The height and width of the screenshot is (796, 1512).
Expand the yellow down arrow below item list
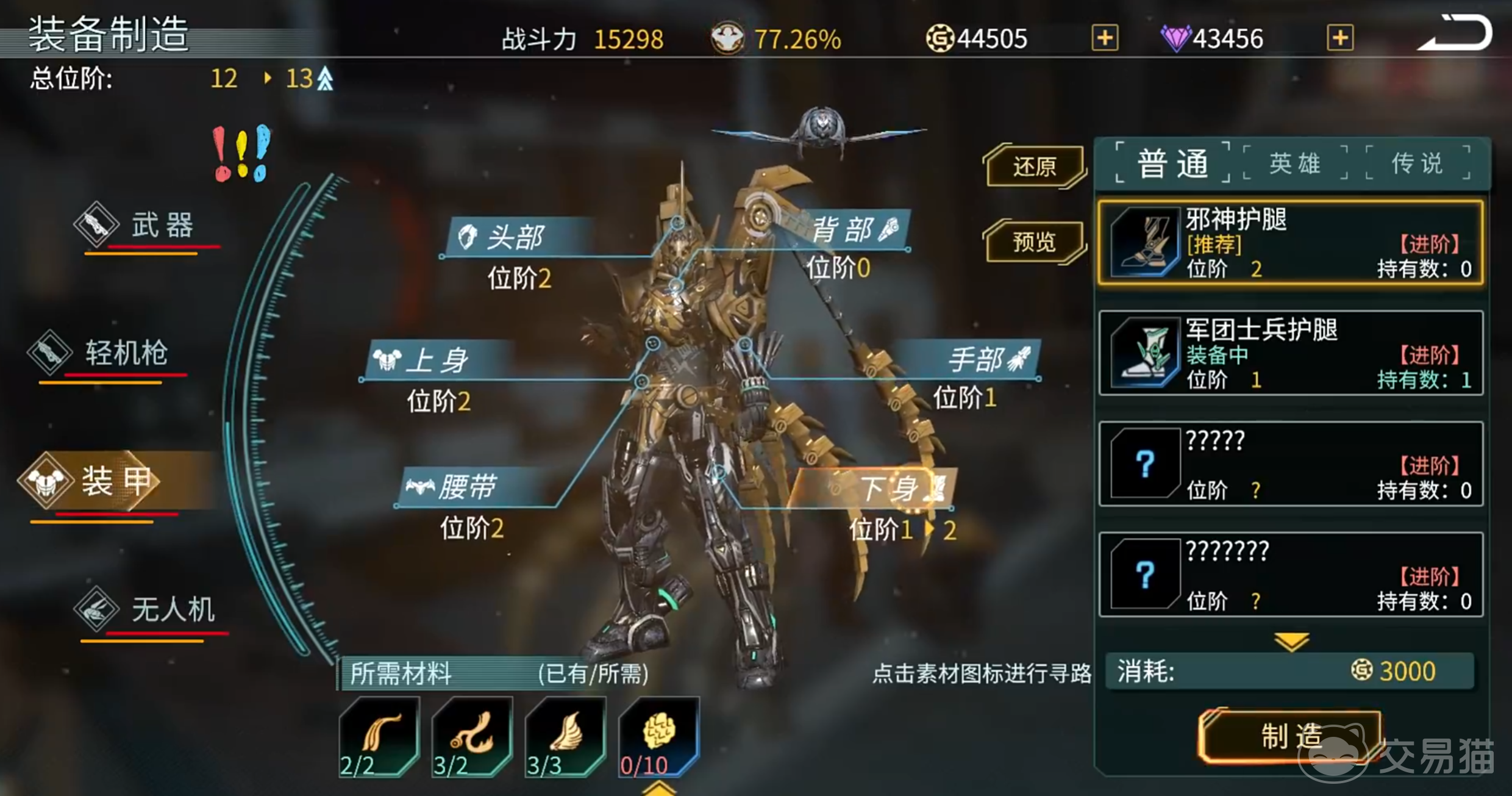(1291, 642)
